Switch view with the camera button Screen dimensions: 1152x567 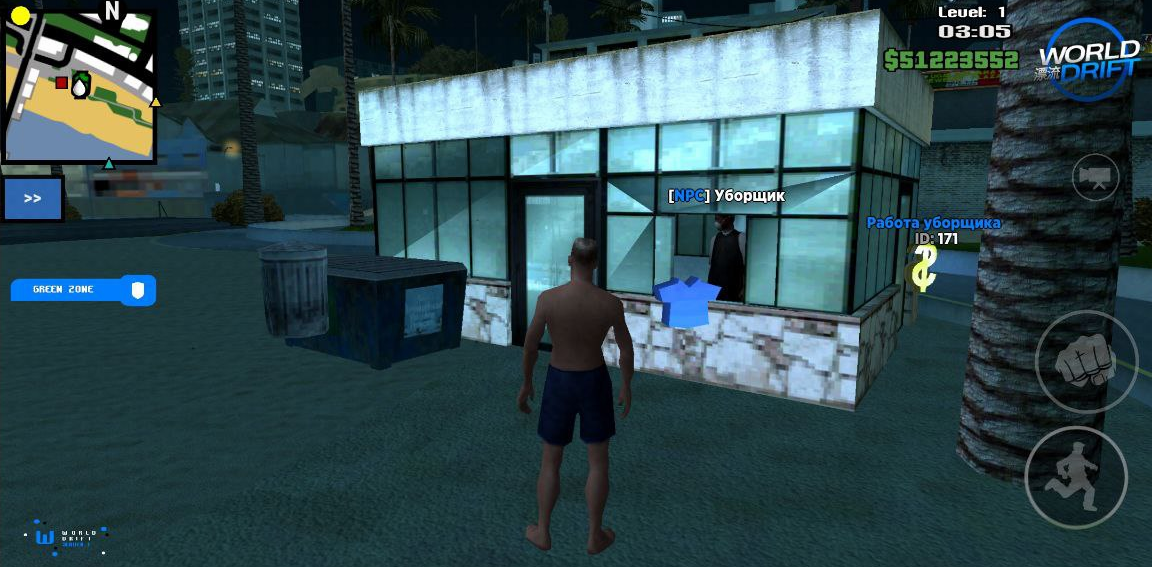pyautogui.click(x=1096, y=178)
